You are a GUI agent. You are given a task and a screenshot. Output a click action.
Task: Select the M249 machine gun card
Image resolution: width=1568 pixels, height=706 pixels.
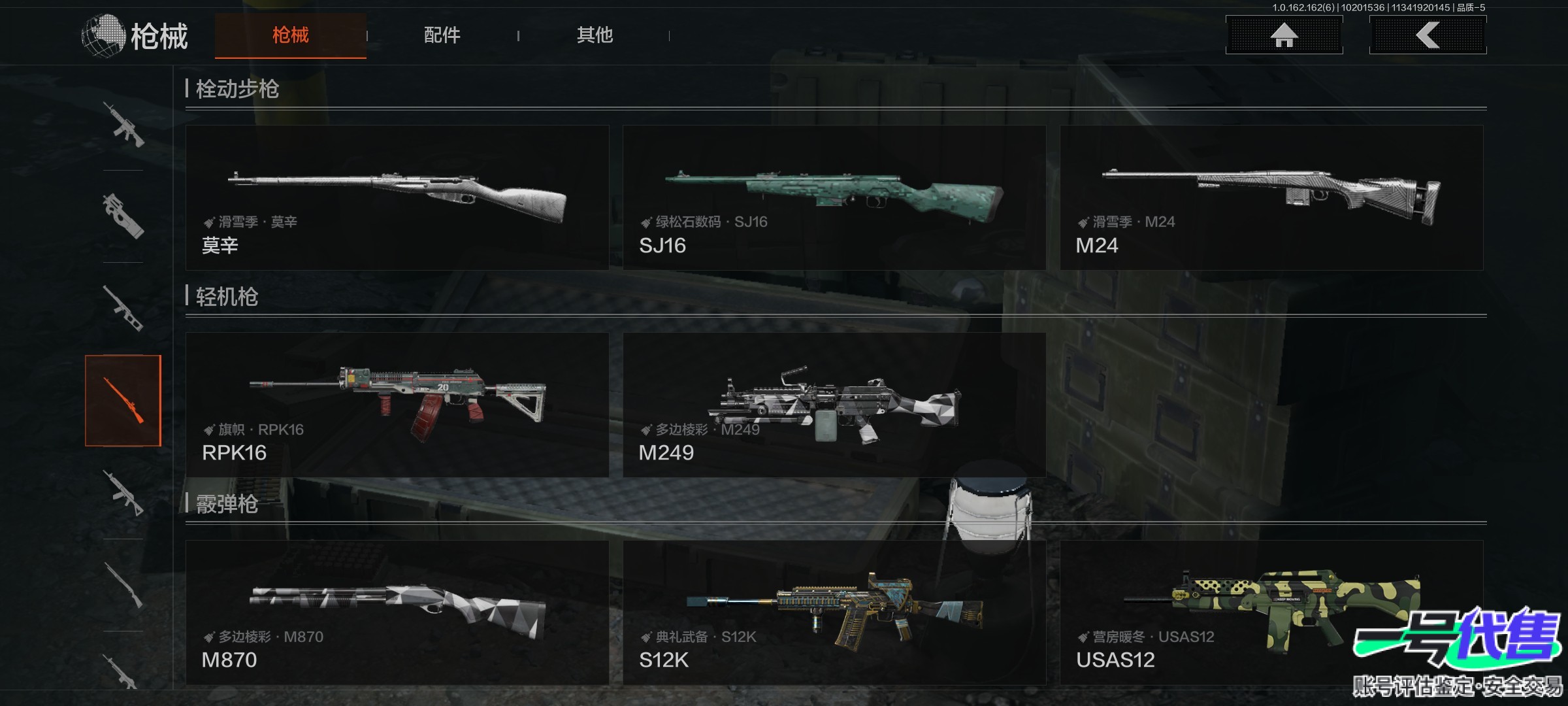coord(834,405)
